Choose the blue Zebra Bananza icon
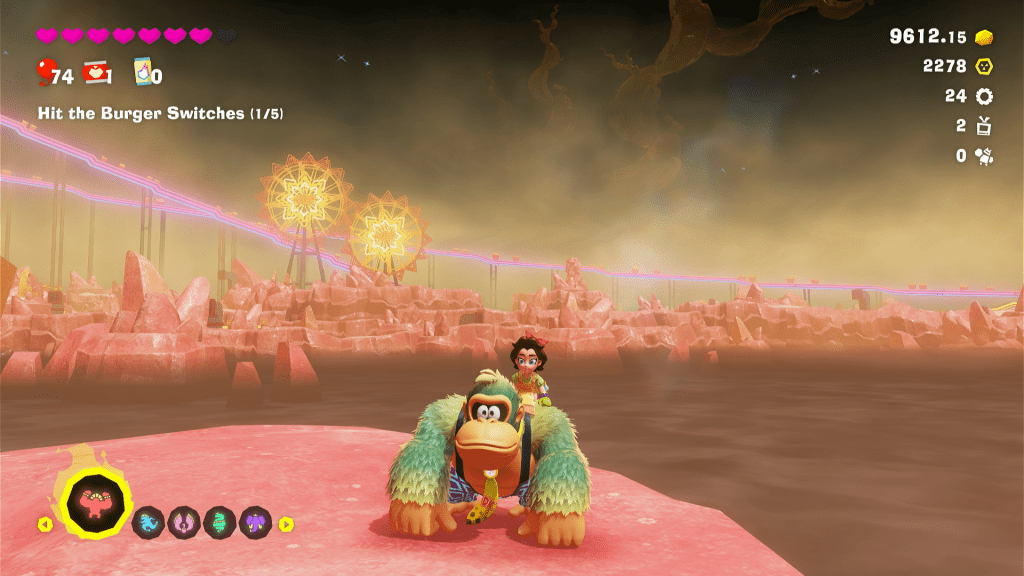 click(x=149, y=522)
